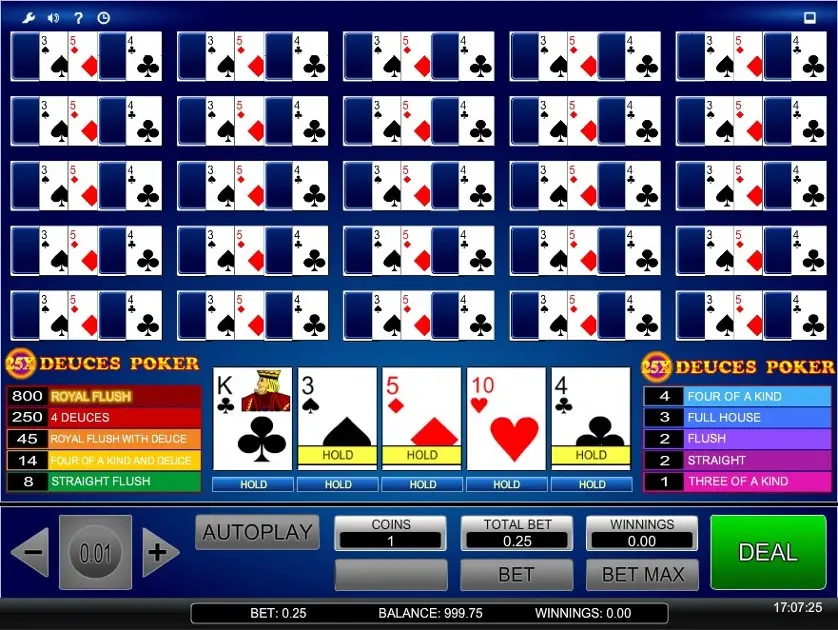The height and width of the screenshot is (630, 838).
Task: Select the King of clubs card
Action: (x=253, y=419)
